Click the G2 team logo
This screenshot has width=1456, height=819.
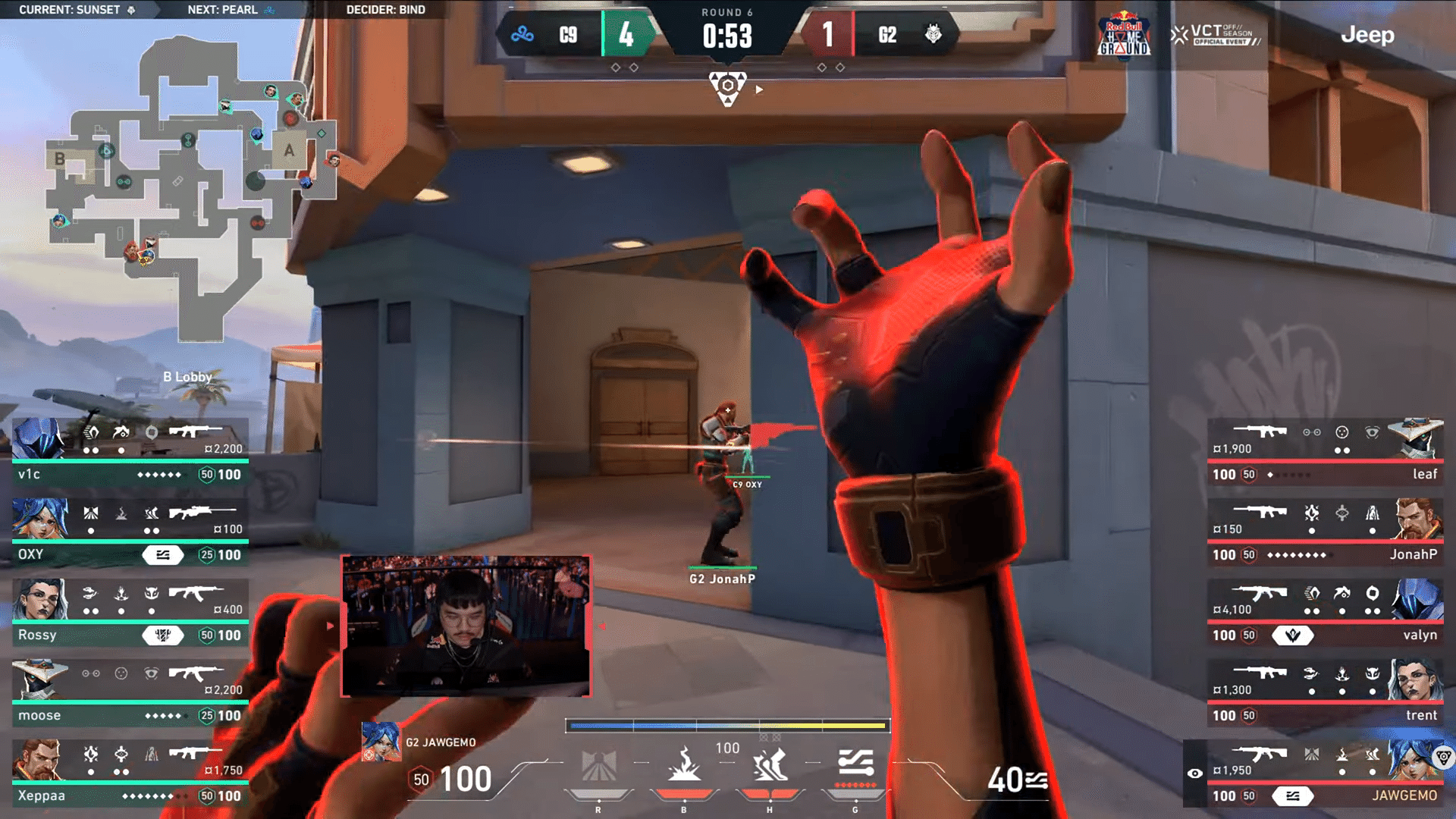click(x=934, y=34)
